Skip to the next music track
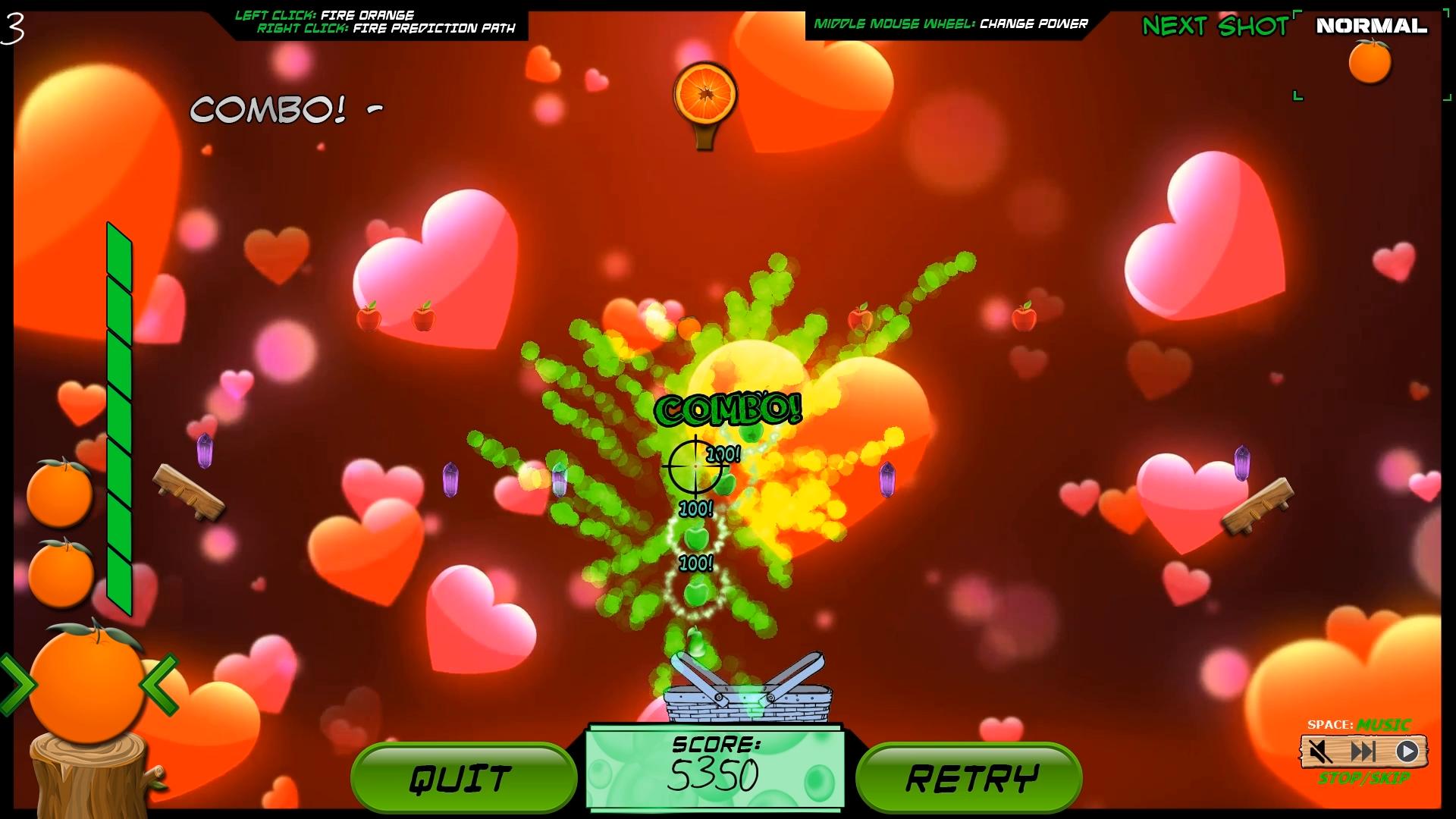 click(x=1363, y=752)
